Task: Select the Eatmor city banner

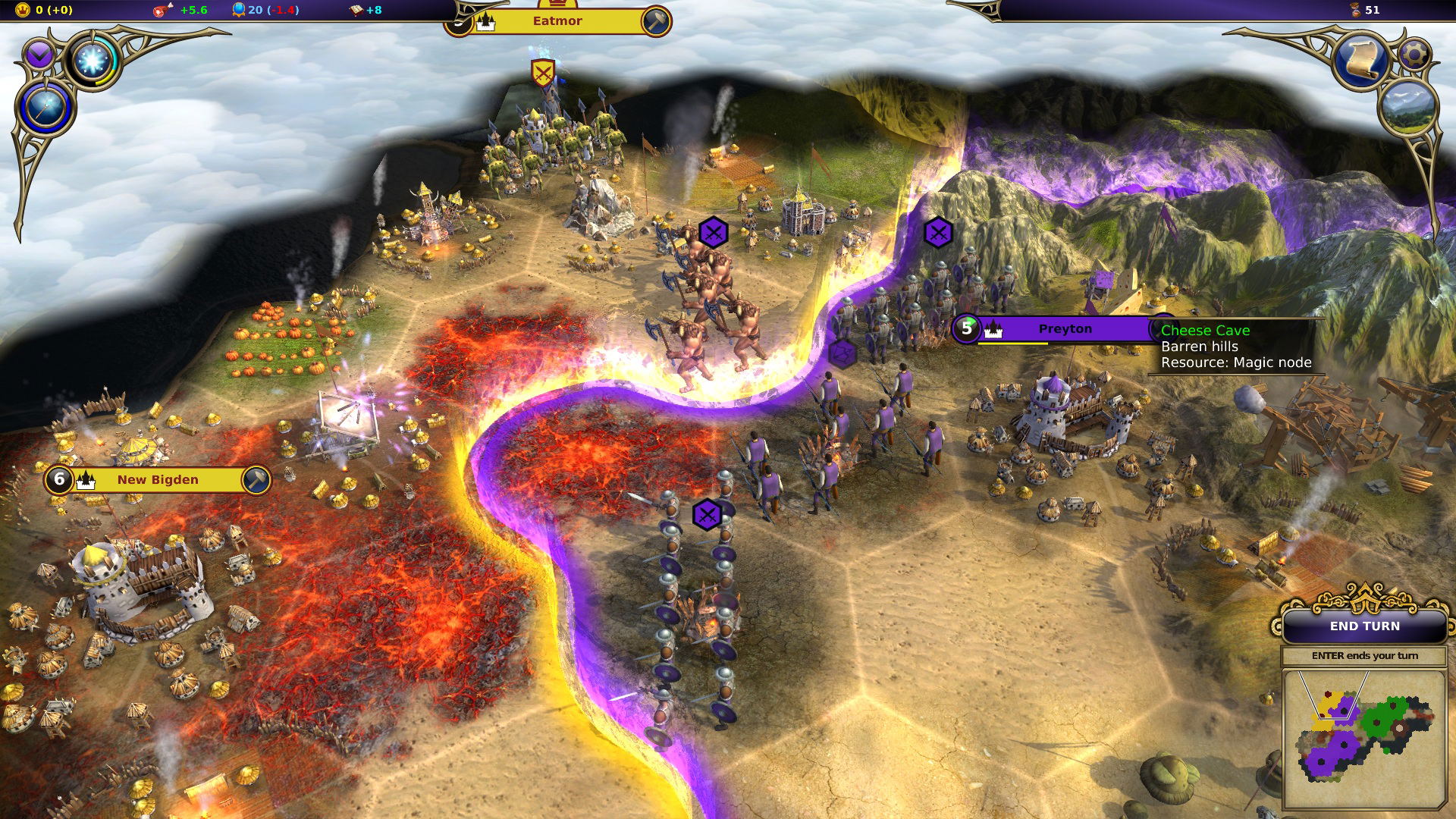Action: coord(557,21)
